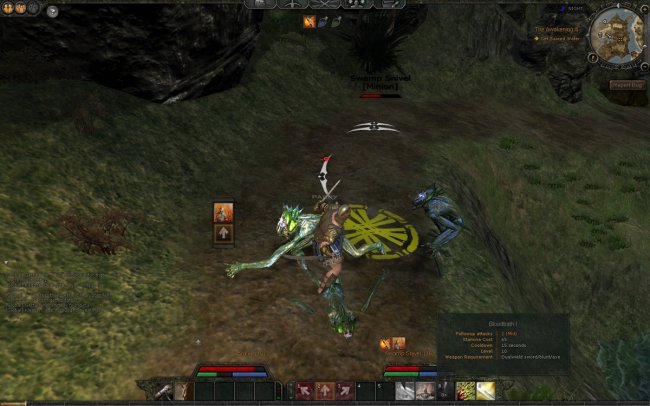Select the sword weapon slot in hotbar
This screenshot has width=650, height=406.
tap(163, 390)
